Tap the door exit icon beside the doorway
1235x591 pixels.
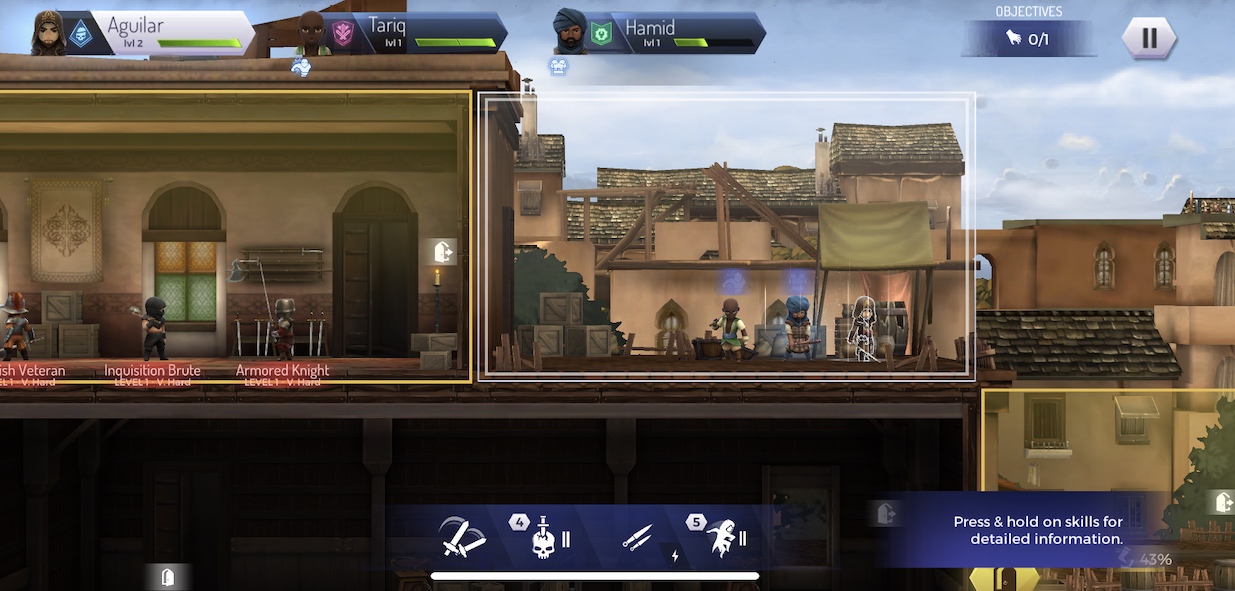[443, 251]
